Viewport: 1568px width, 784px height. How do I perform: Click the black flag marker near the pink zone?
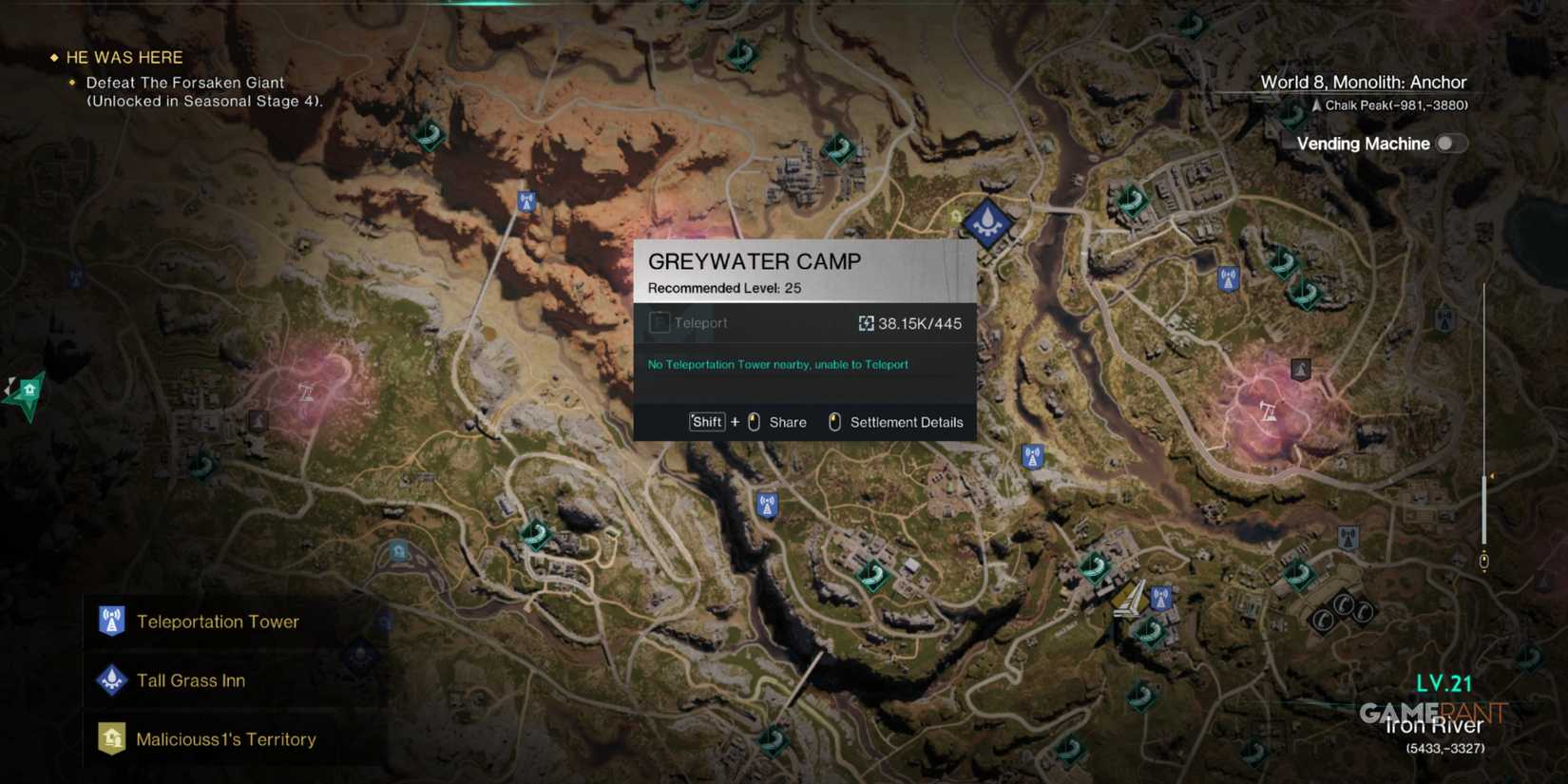1300,369
